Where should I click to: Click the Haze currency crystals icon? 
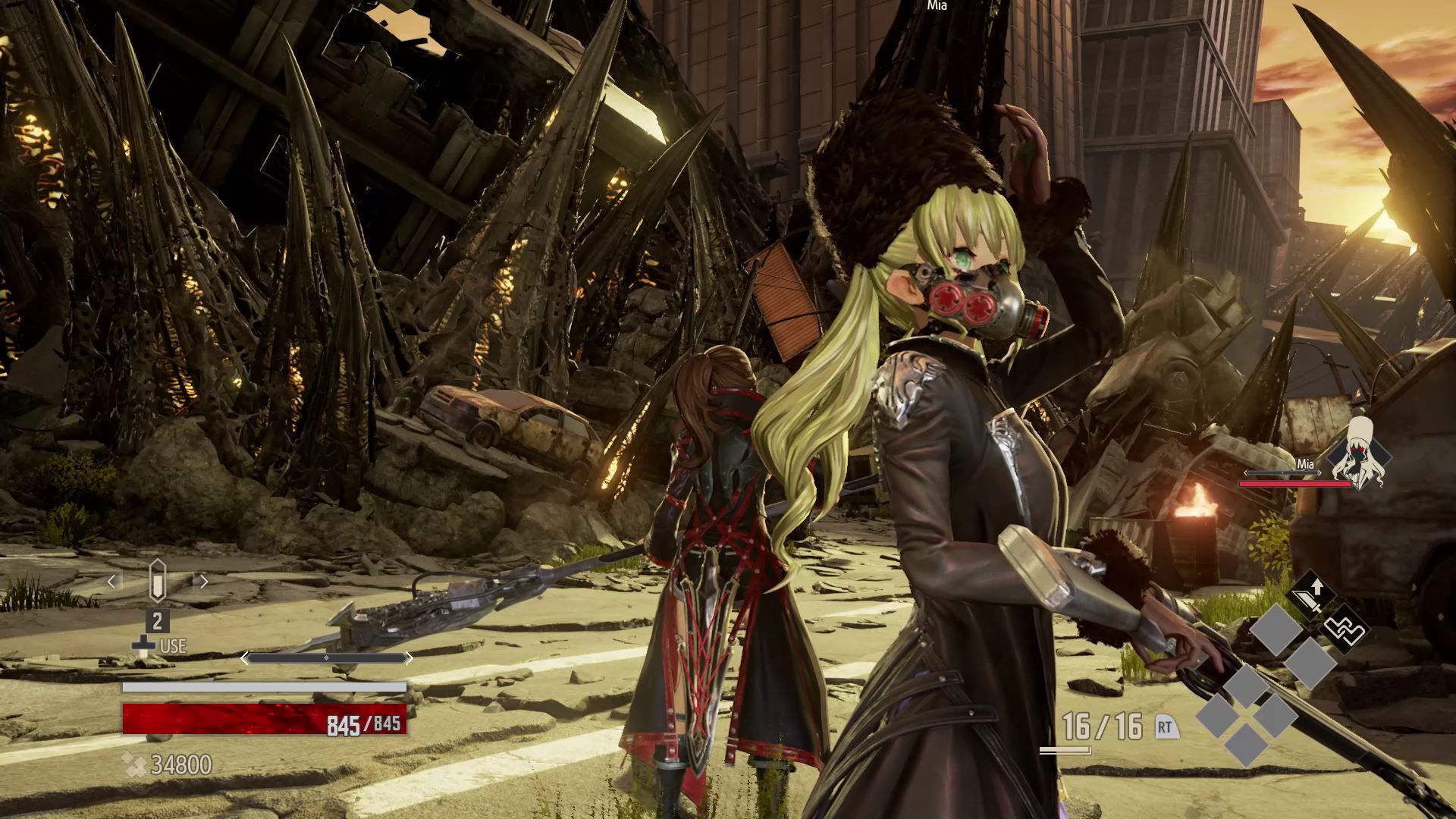136,764
